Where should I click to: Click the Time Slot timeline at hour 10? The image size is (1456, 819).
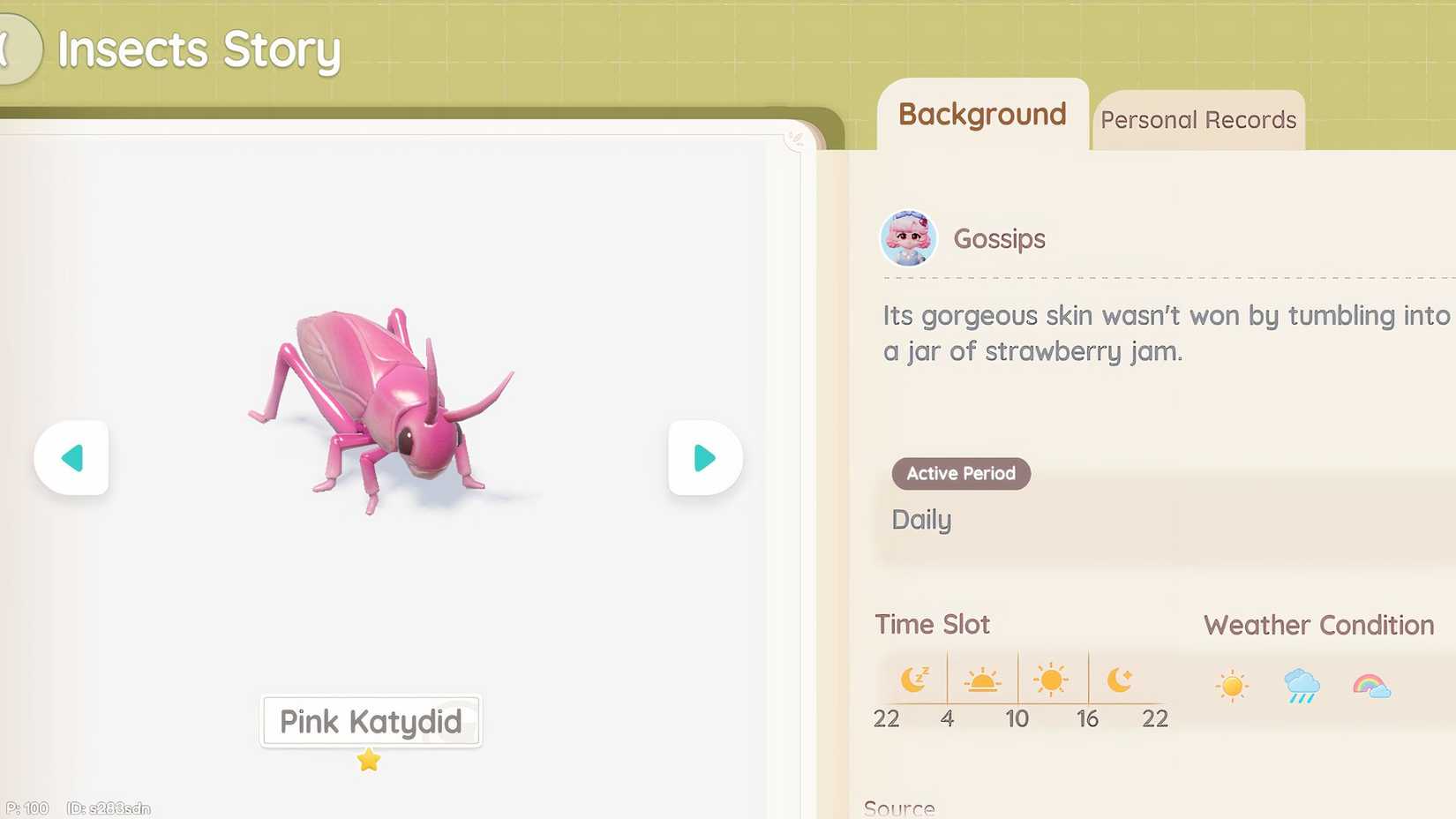pyautogui.click(x=1017, y=718)
